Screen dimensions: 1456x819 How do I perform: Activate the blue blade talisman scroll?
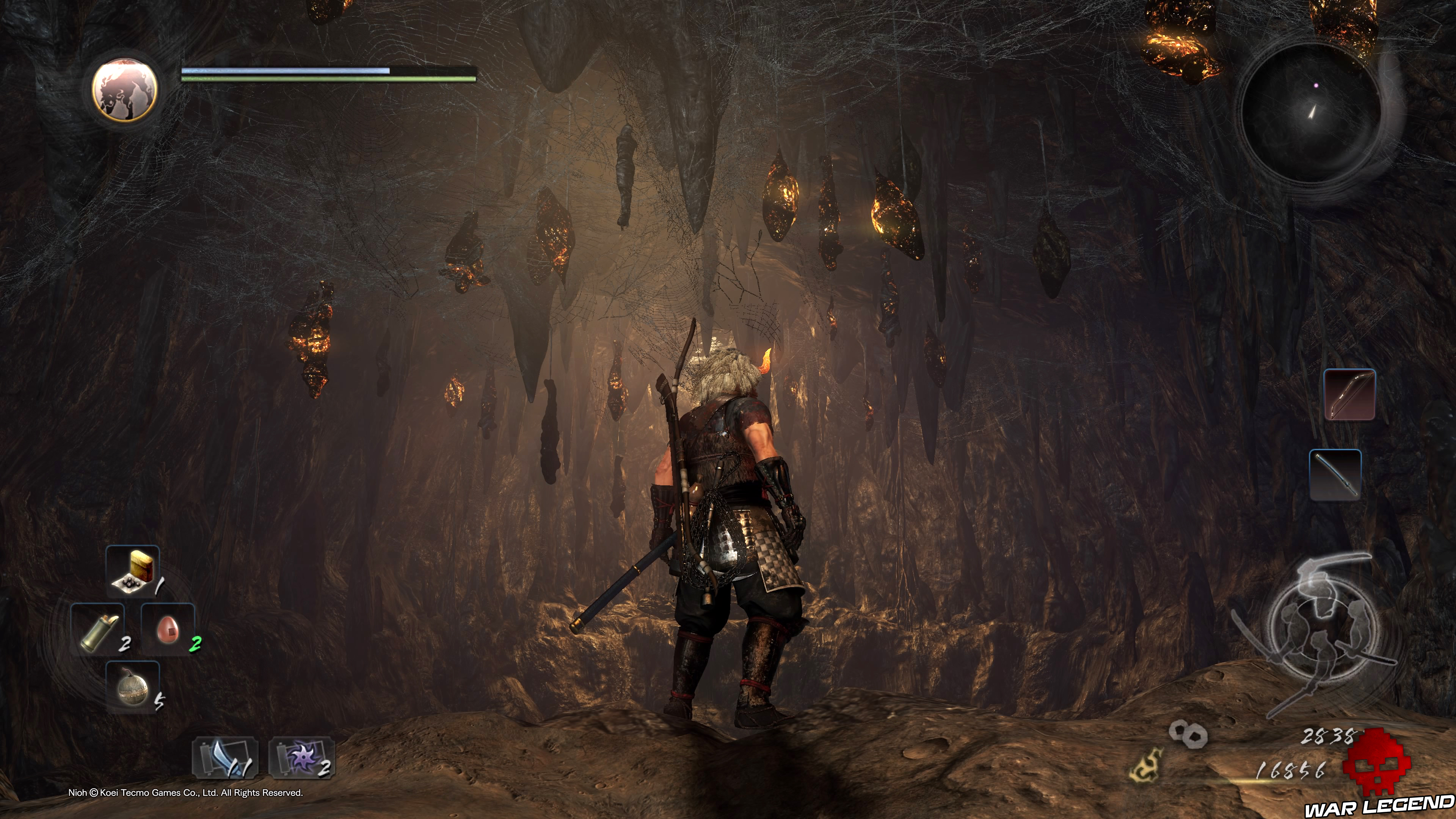(x=226, y=758)
